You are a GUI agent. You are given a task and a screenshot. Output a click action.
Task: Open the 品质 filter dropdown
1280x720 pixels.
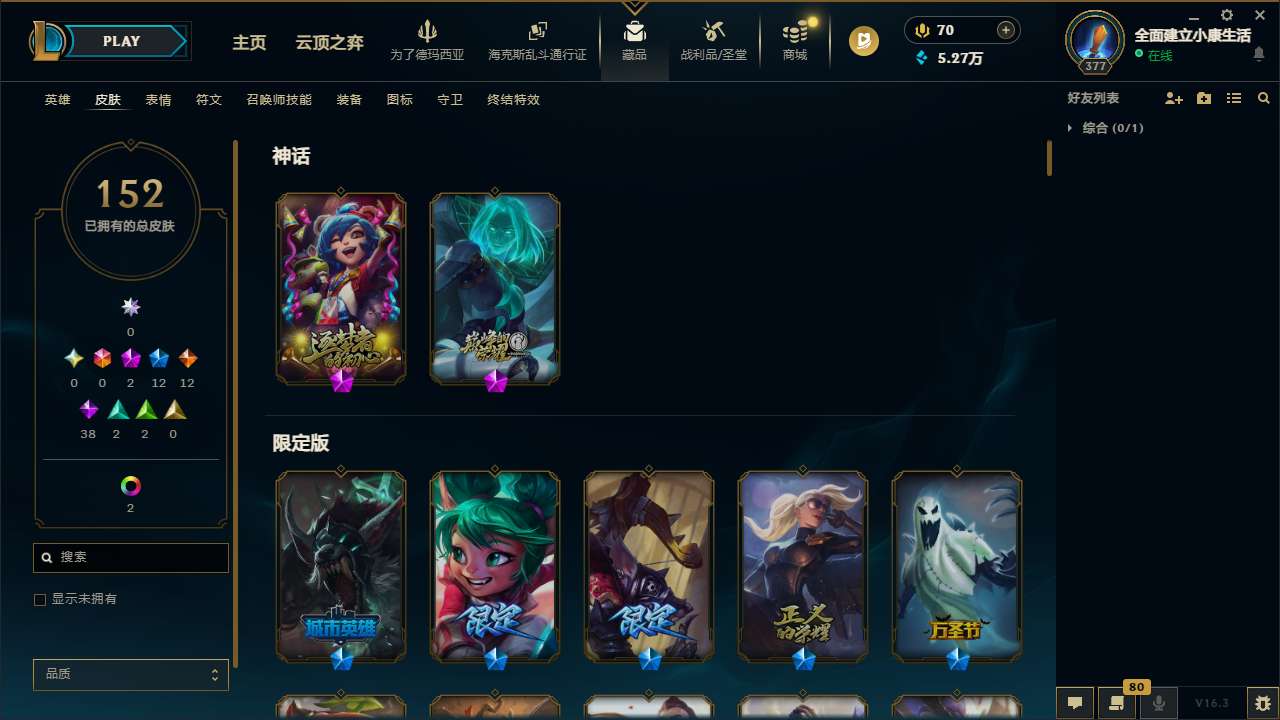[x=130, y=674]
